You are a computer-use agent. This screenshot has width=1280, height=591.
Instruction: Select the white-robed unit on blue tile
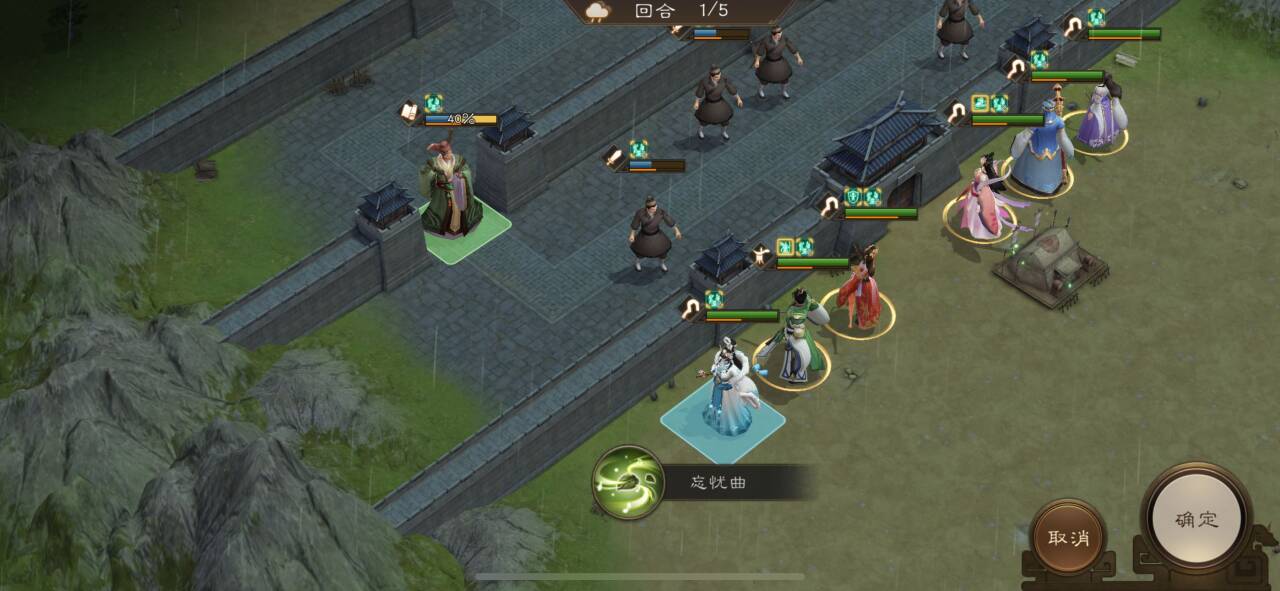point(724,393)
